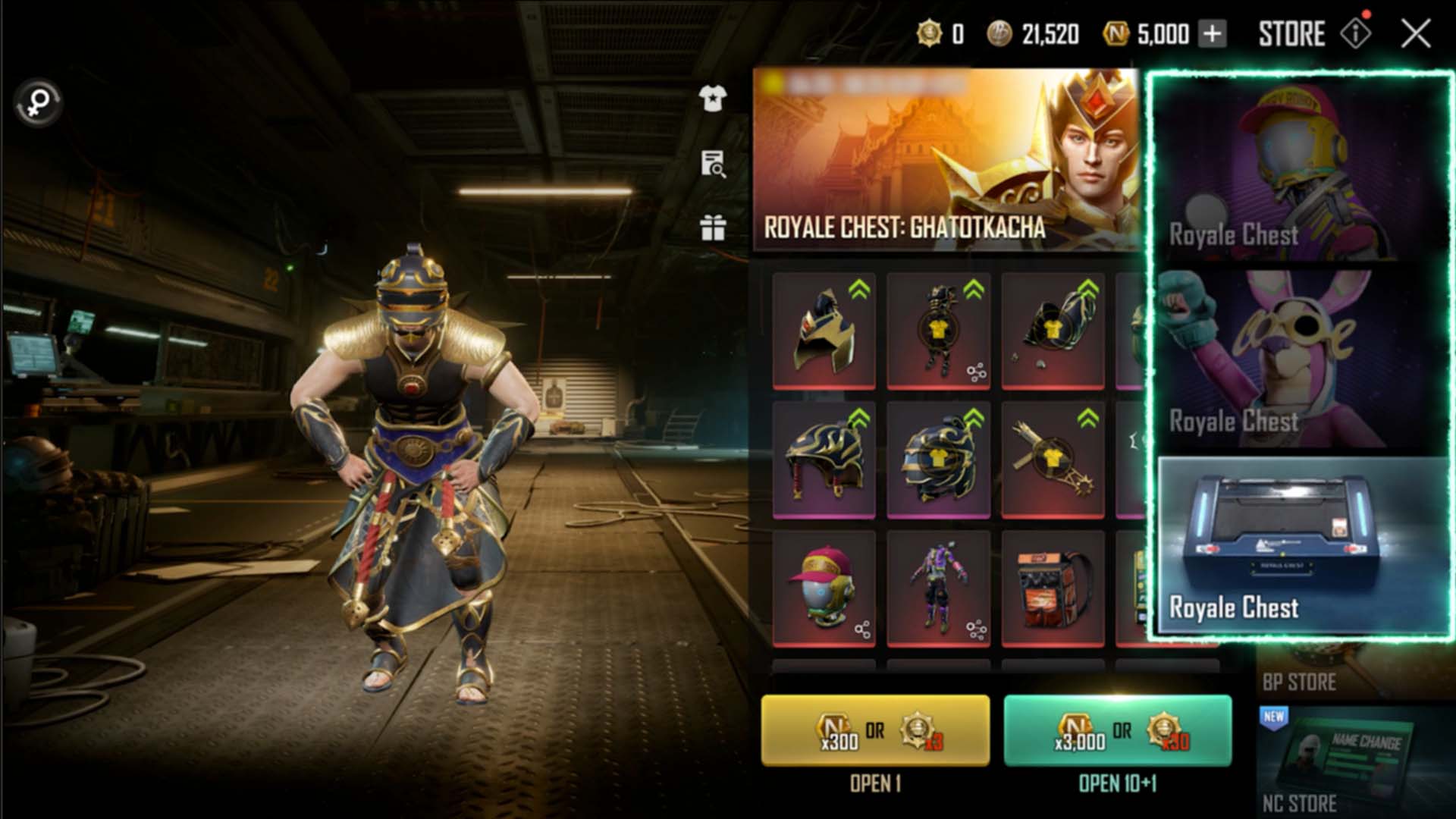Preview the golden spiked mace reward
Screen dimensions: 1456x819
(x=1053, y=460)
